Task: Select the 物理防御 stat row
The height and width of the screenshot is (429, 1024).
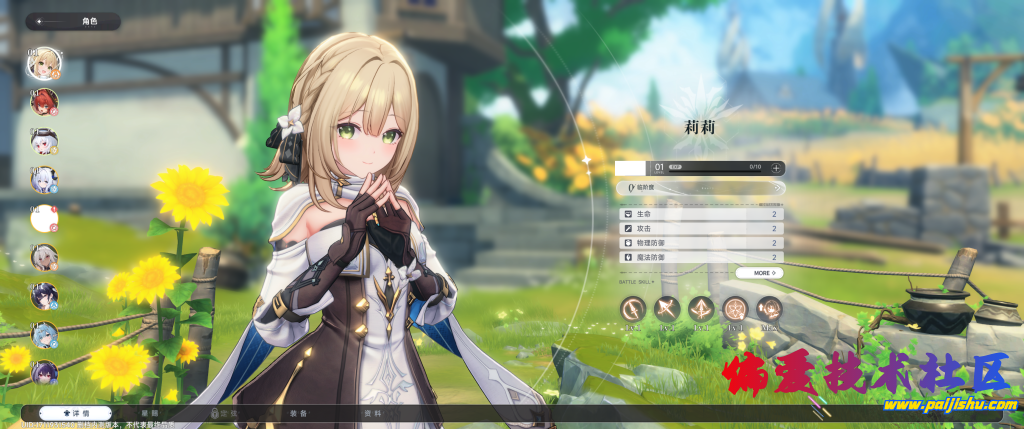Action: [x=699, y=243]
